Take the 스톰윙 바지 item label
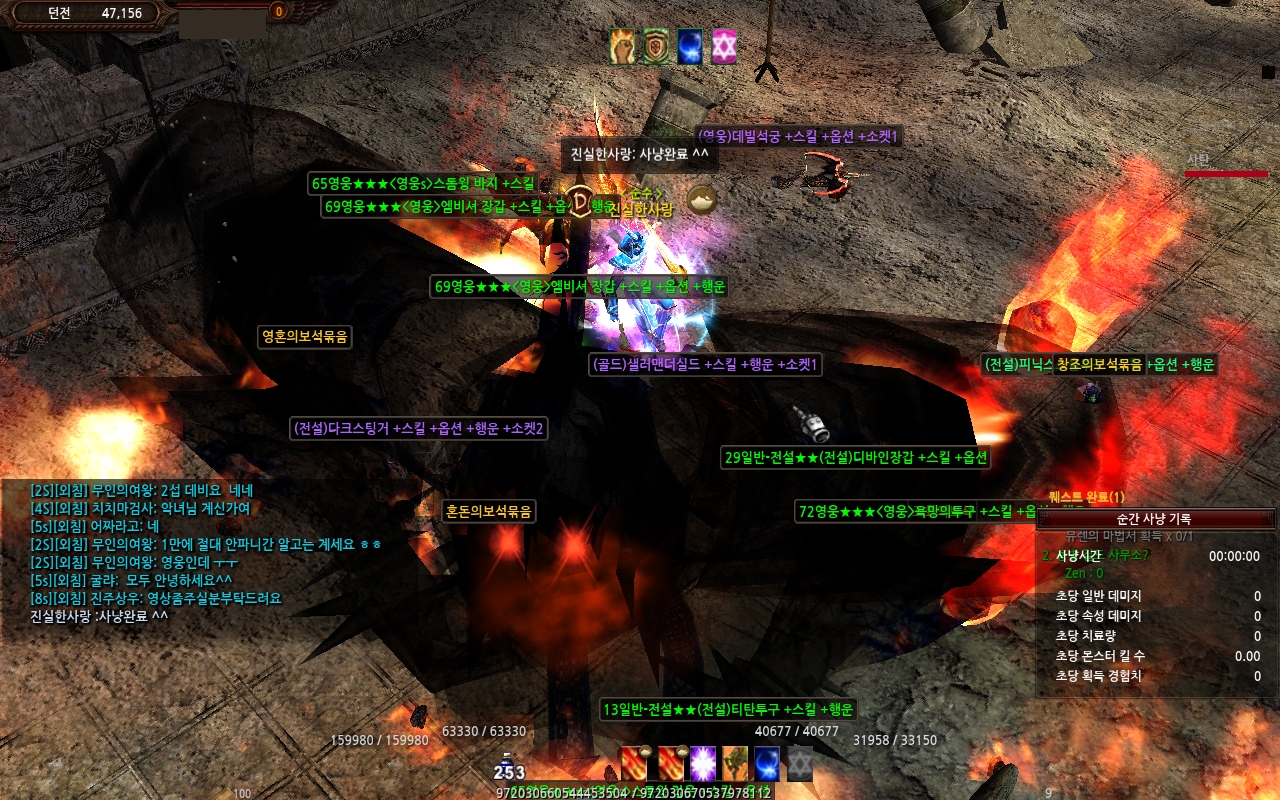Viewport: 1280px width, 800px height. click(x=423, y=183)
